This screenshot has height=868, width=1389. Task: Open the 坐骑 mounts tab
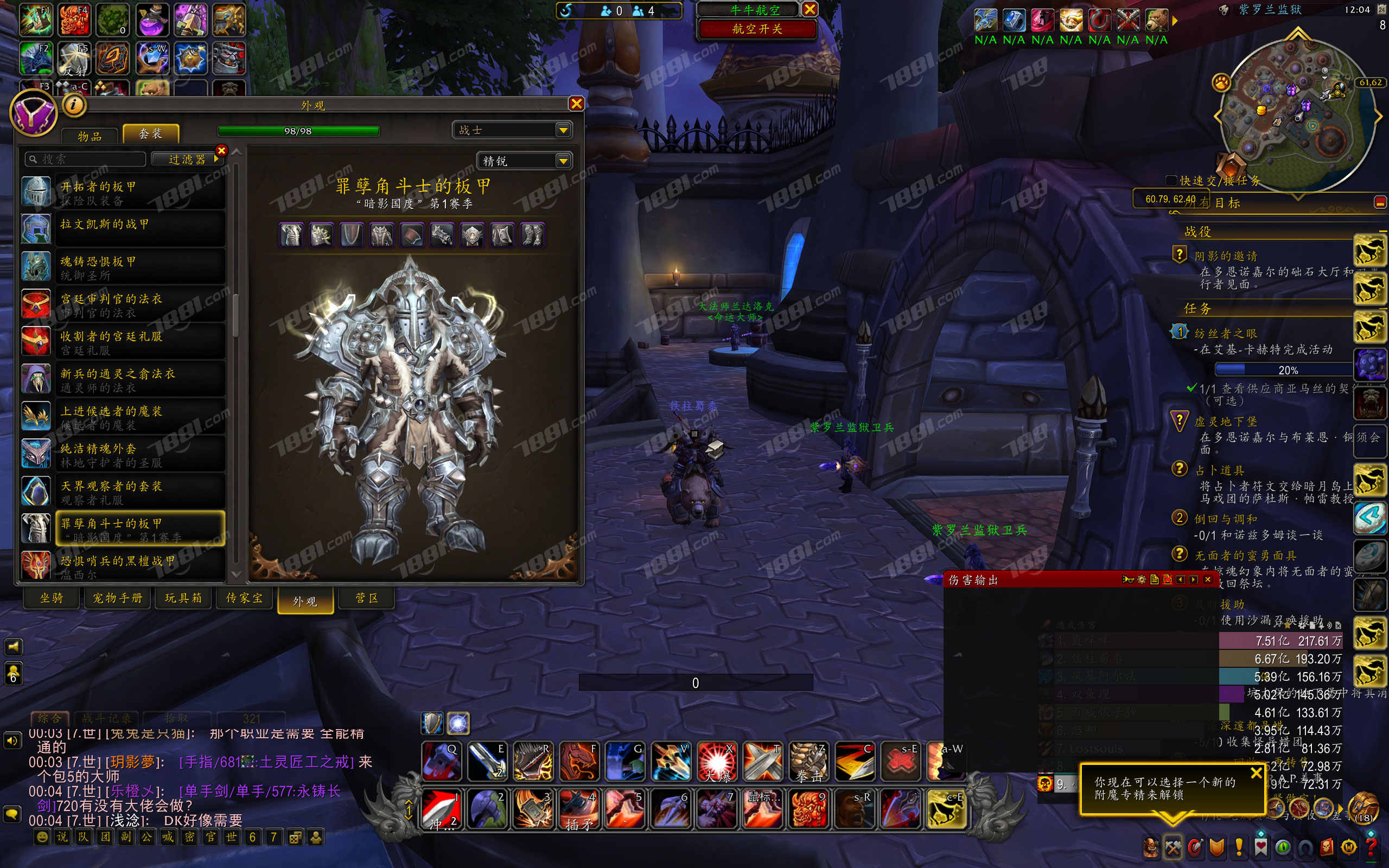[52, 598]
